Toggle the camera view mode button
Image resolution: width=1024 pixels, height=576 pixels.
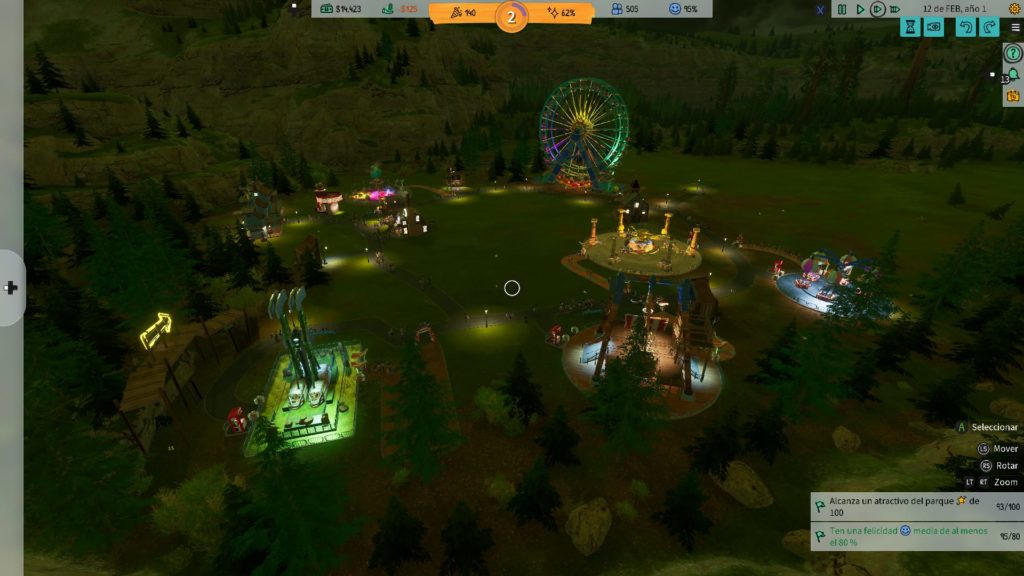(934, 27)
